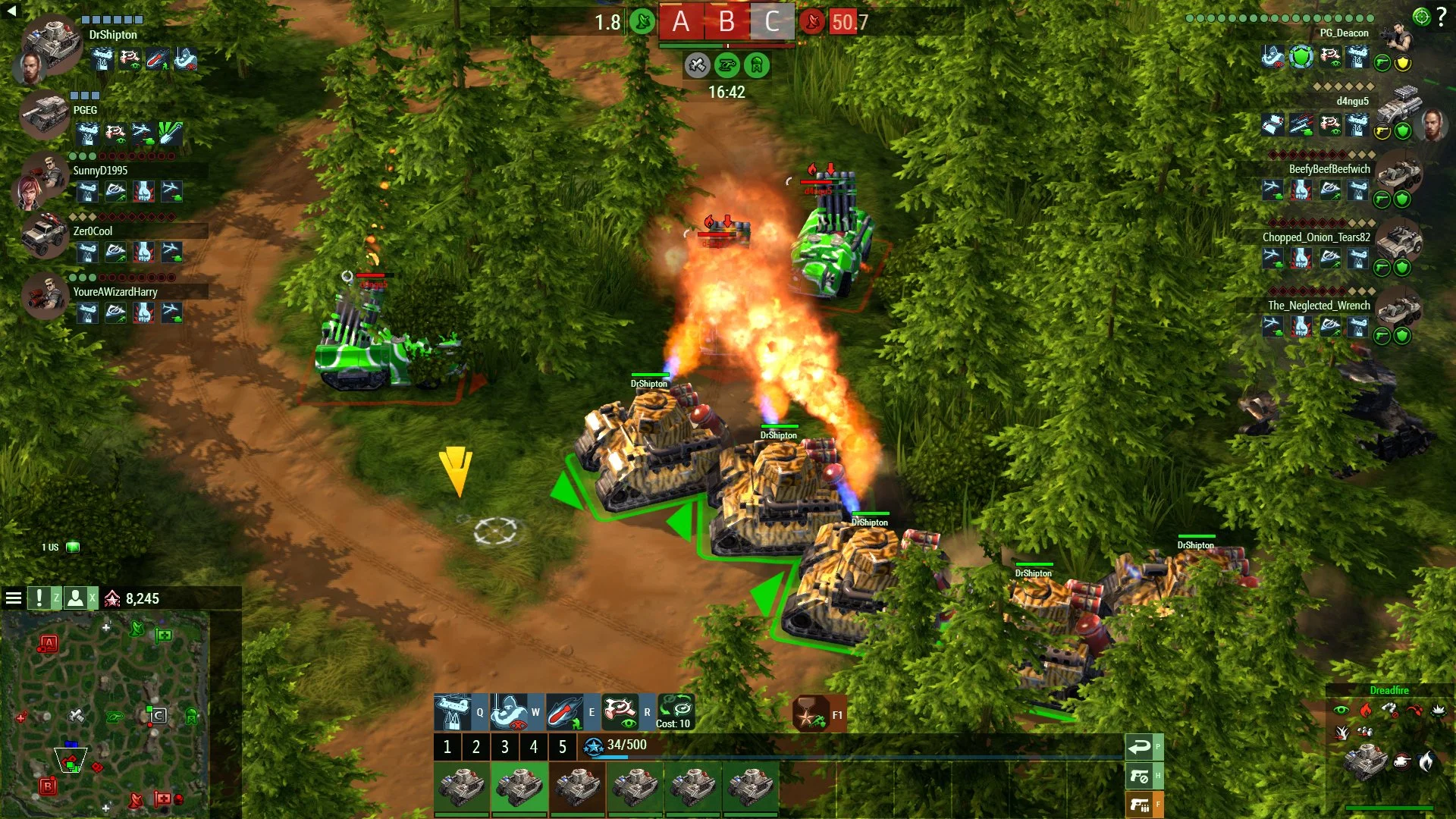Click the back arrow in the top-left corner

(x=11, y=11)
